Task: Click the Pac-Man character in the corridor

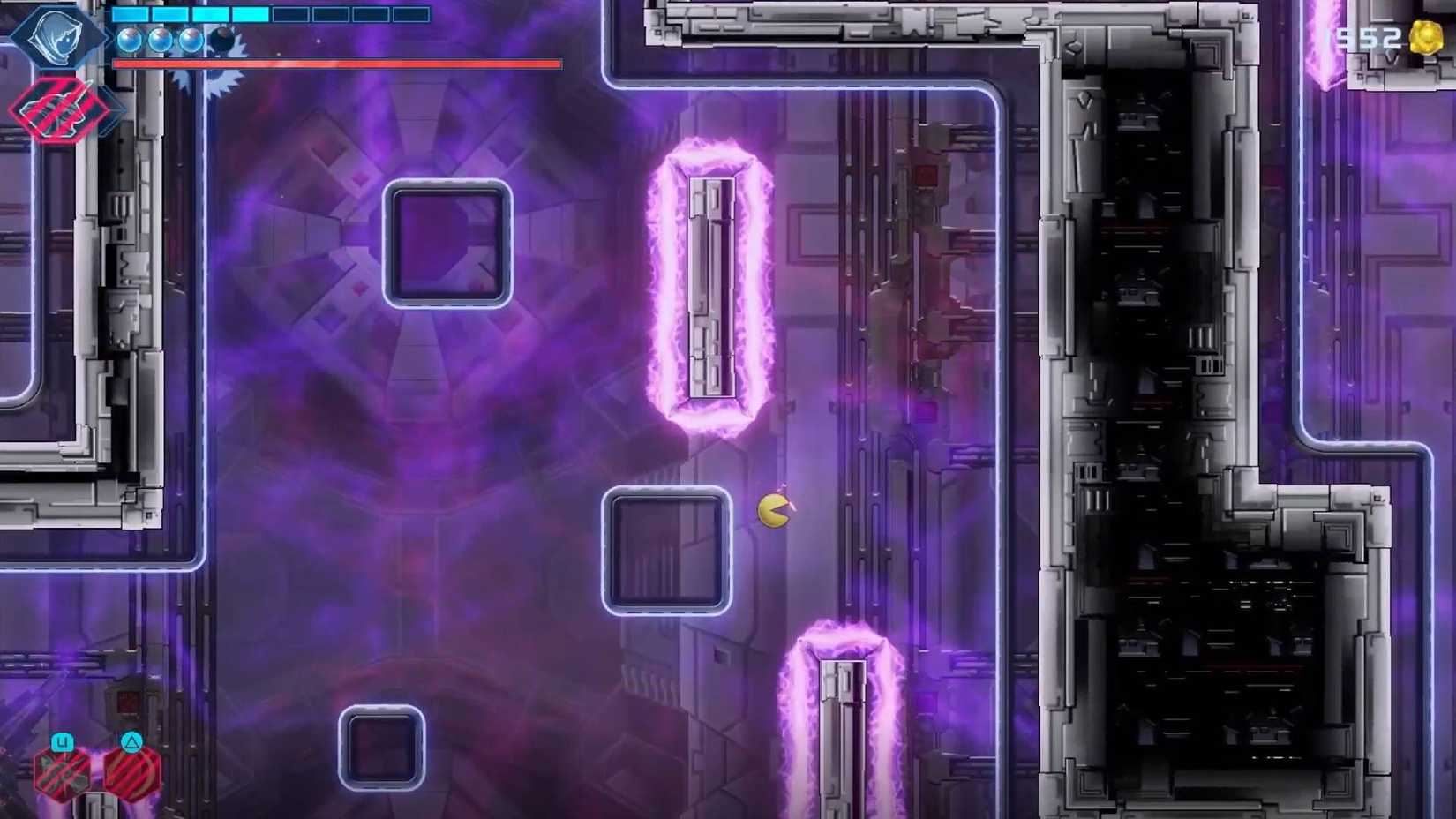Action: point(771,512)
